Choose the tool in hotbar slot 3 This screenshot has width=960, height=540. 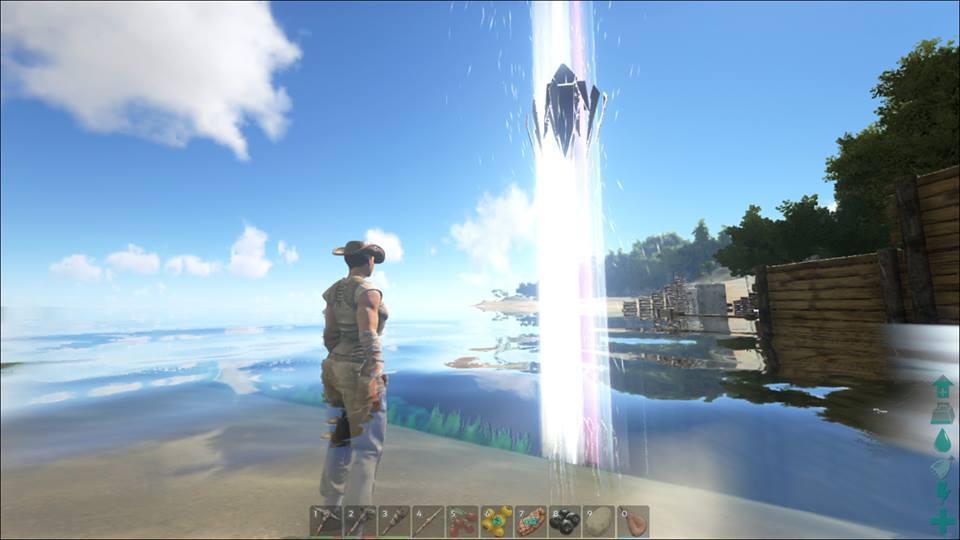(394, 521)
